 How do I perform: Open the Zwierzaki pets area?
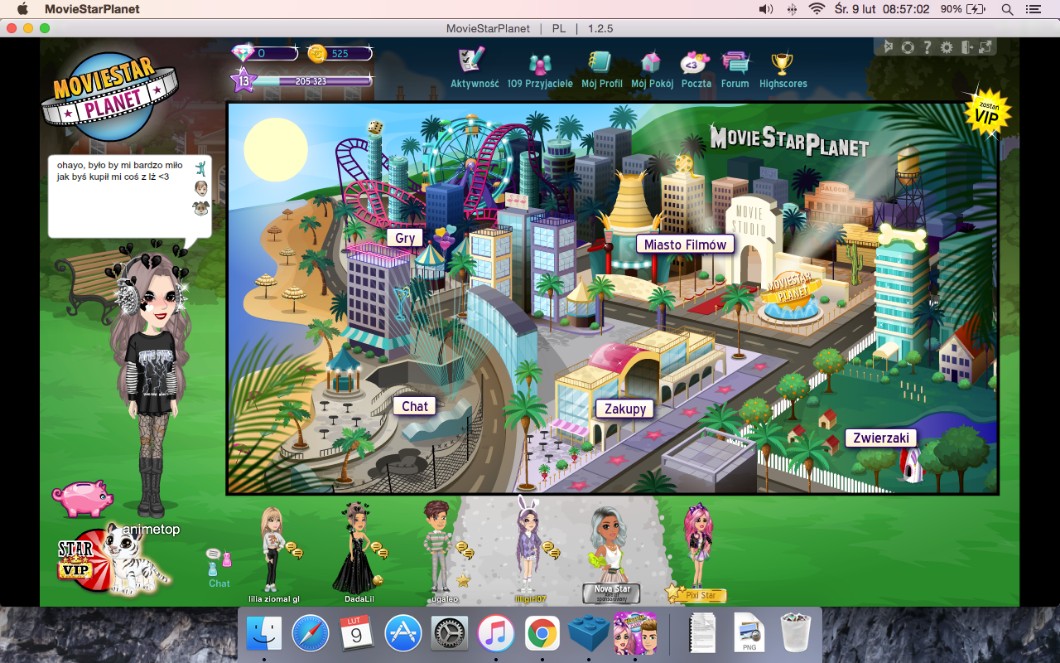pos(880,438)
